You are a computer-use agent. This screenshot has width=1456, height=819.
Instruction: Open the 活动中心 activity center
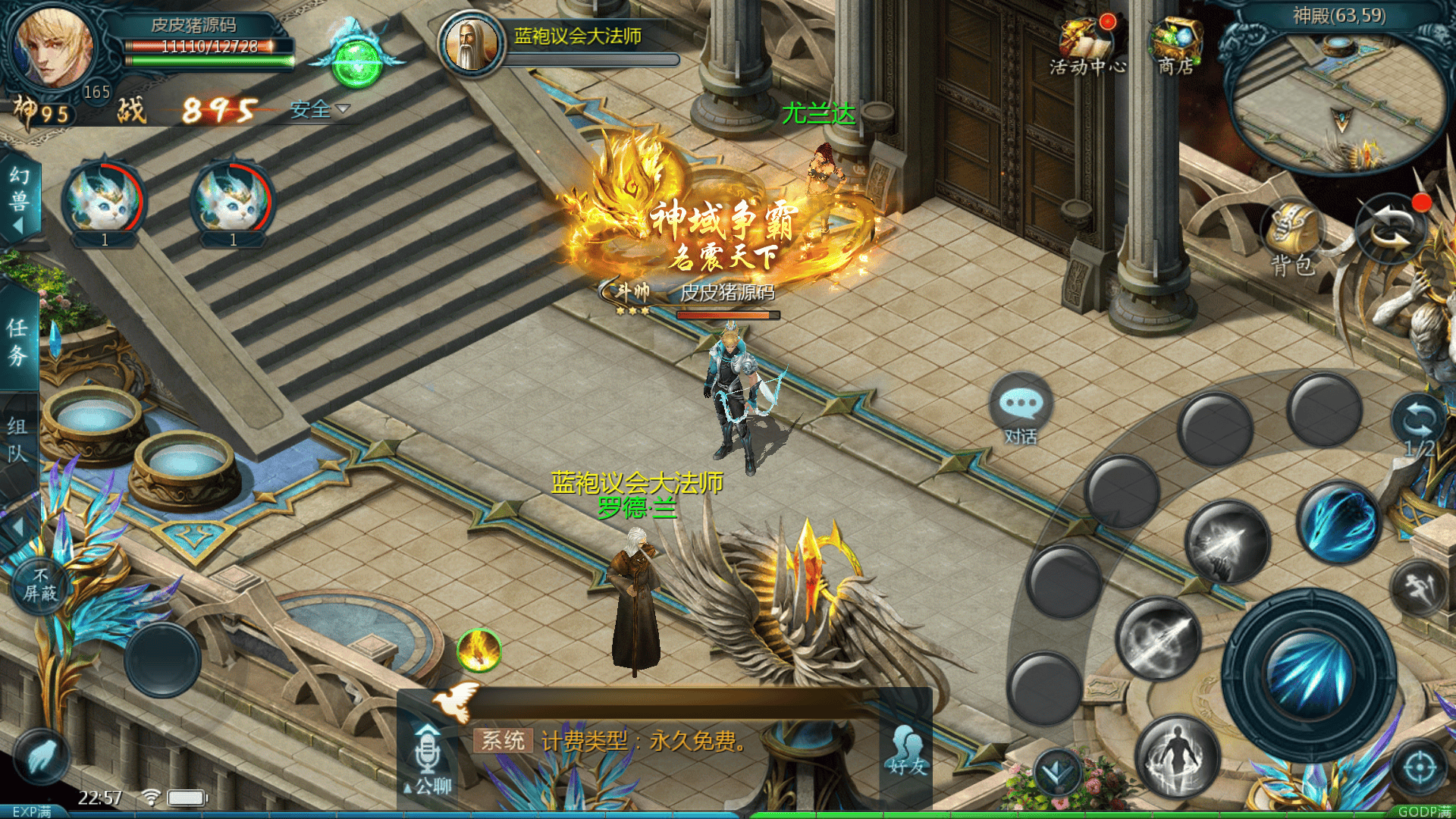1087,47
